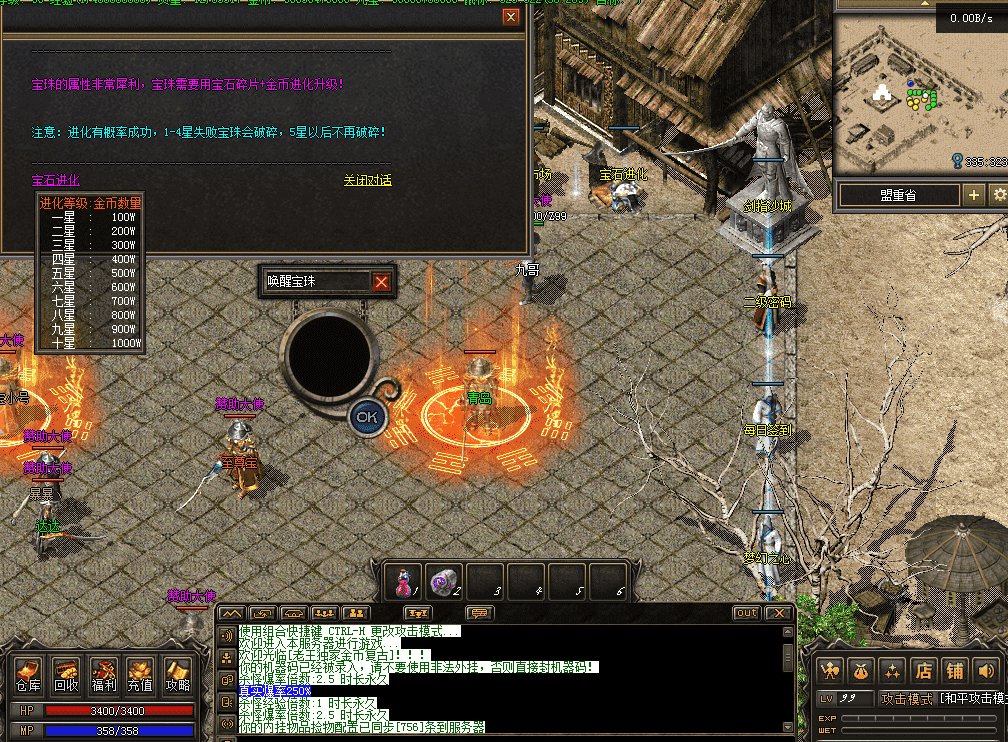Viewport: 1008px width, 742px height.
Task: Zoom the minimap with the plus button
Action: pos(974,195)
